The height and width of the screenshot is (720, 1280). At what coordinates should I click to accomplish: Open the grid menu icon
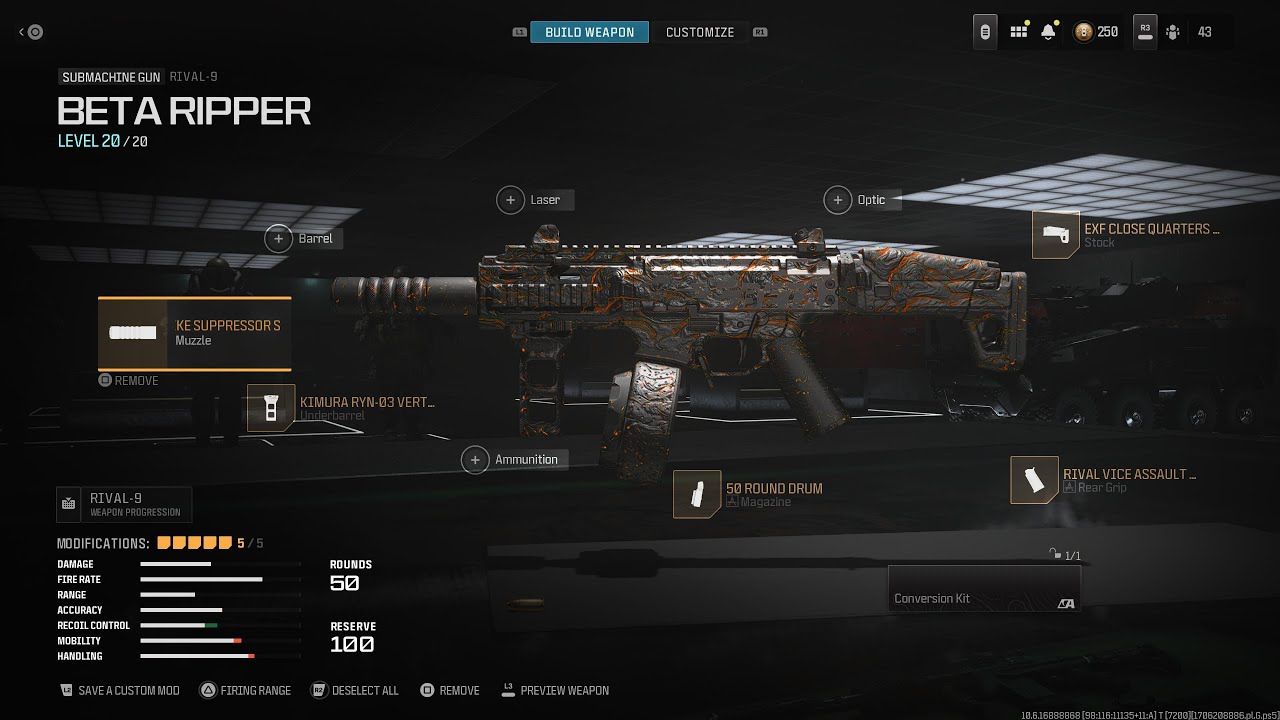tap(1018, 32)
